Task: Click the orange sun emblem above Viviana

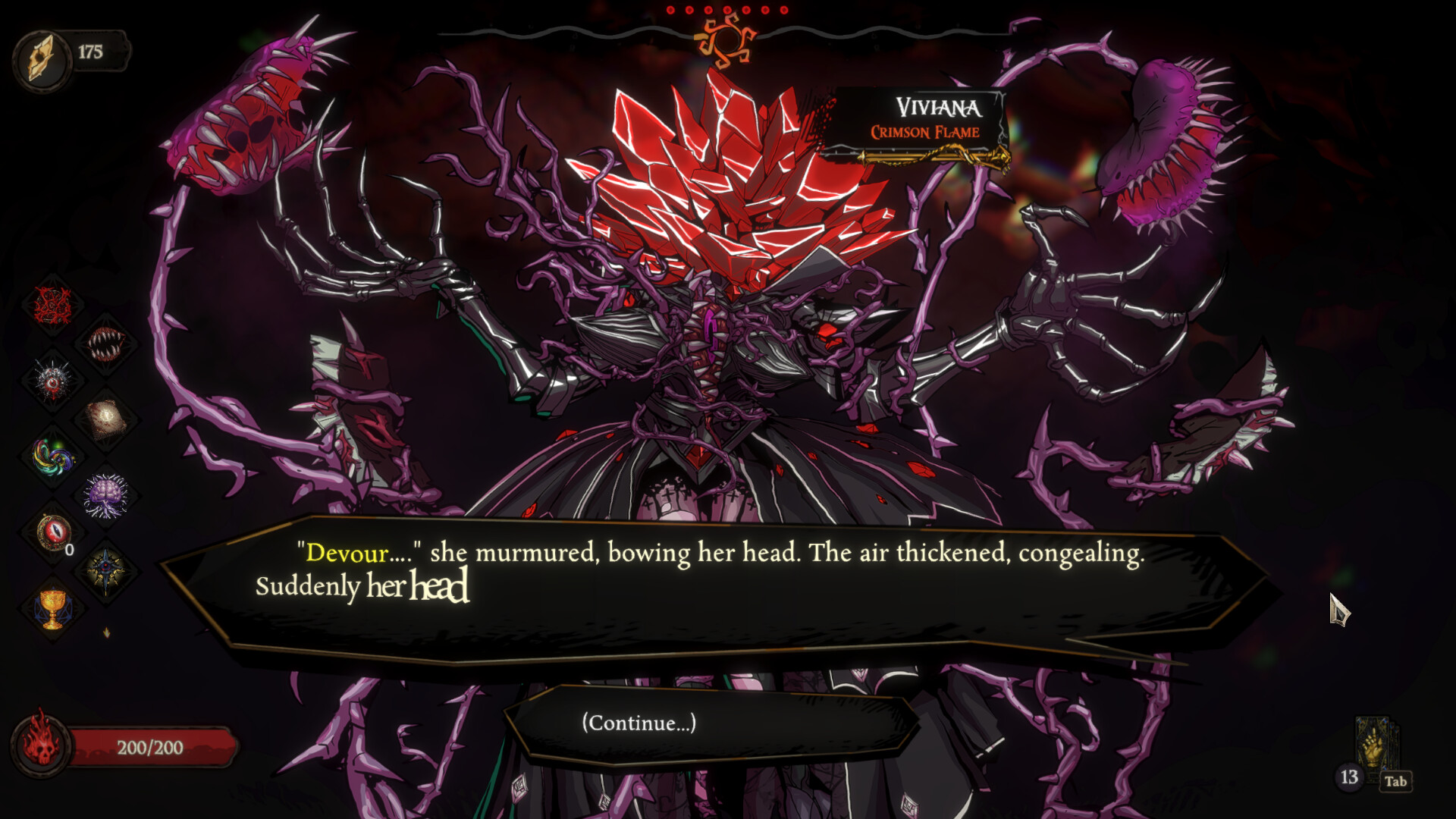Action: pos(728,42)
